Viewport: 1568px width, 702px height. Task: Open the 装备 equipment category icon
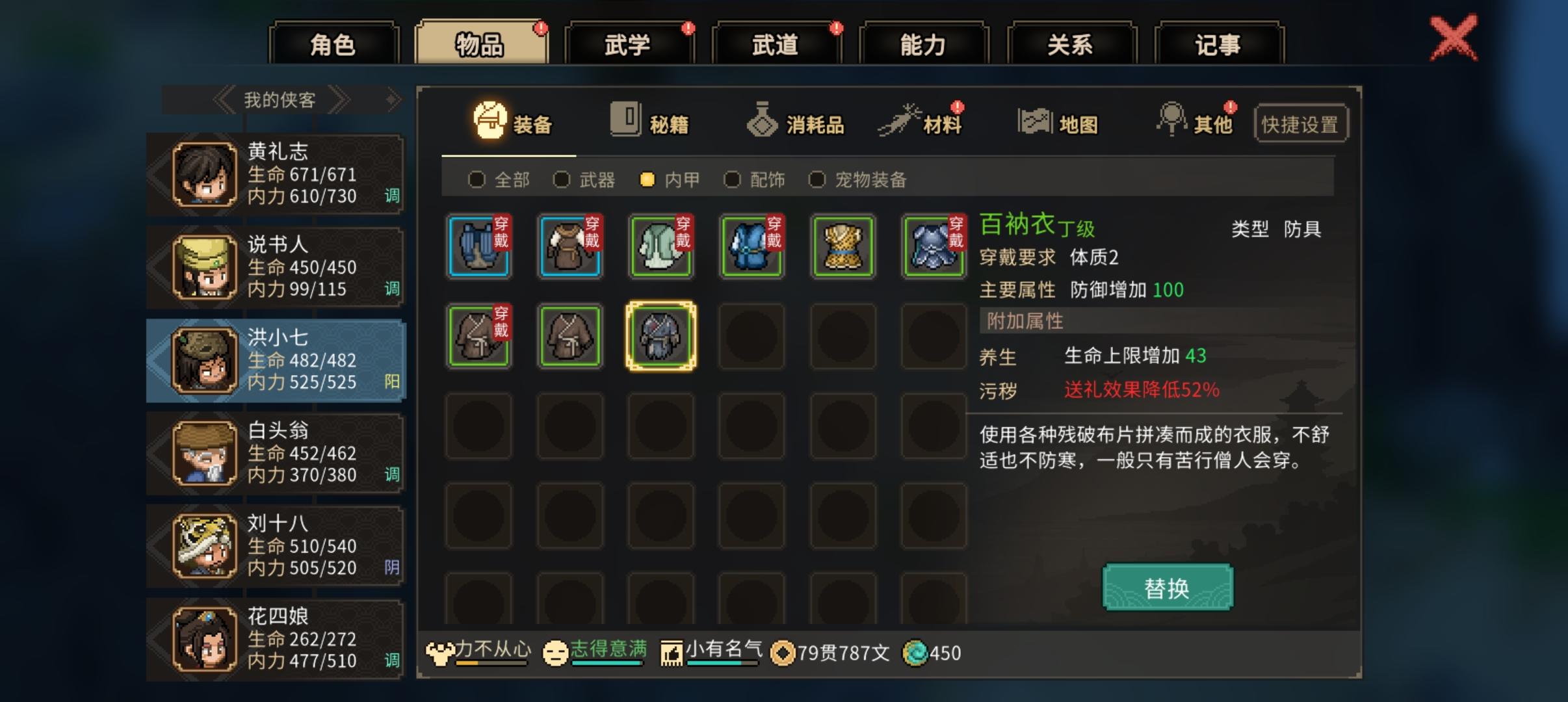[489, 120]
